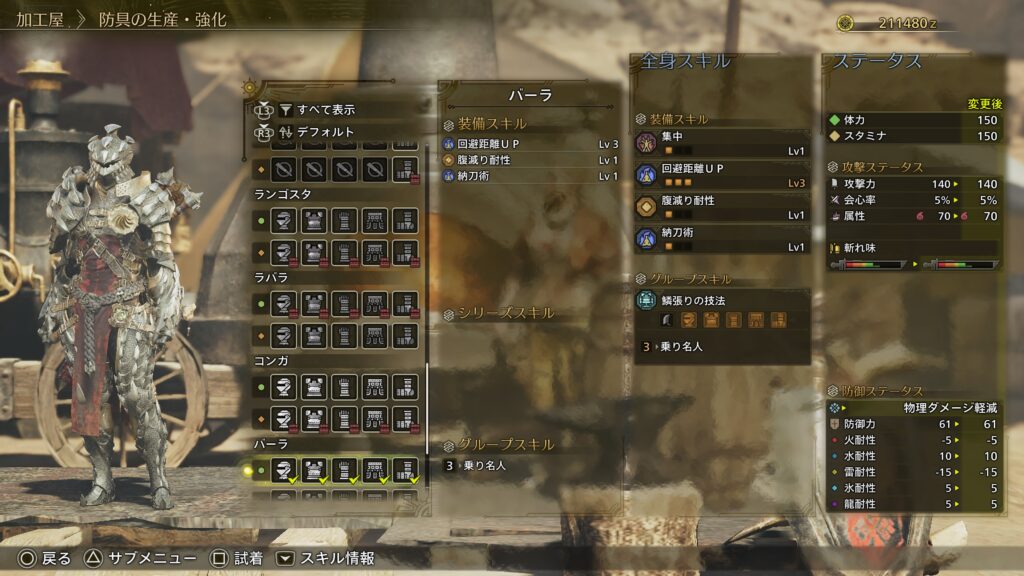The height and width of the screenshot is (576, 1024).
Task: Choose the バーラ leg armor piece
Action: [405, 469]
